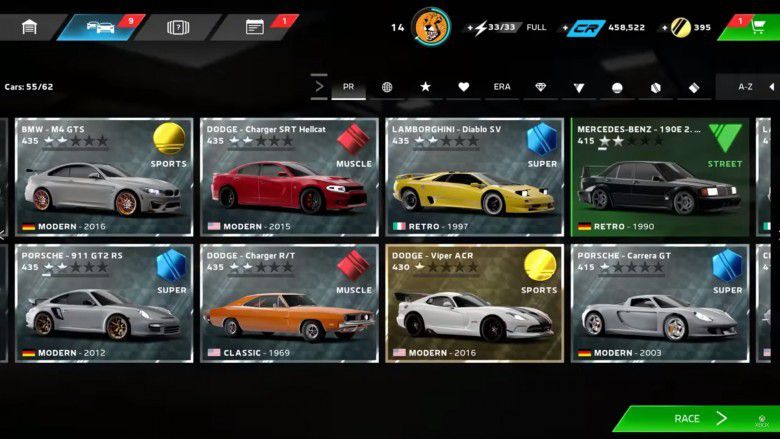Switch to the card packs tab
Viewport: 780px width, 439px height.
tap(177, 27)
